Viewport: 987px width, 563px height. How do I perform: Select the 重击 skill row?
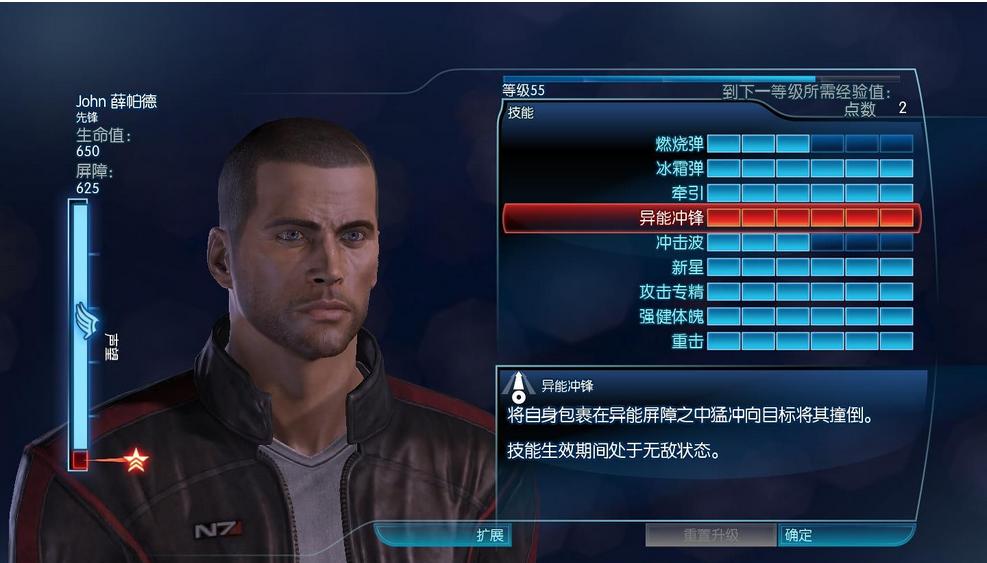click(x=687, y=341)
